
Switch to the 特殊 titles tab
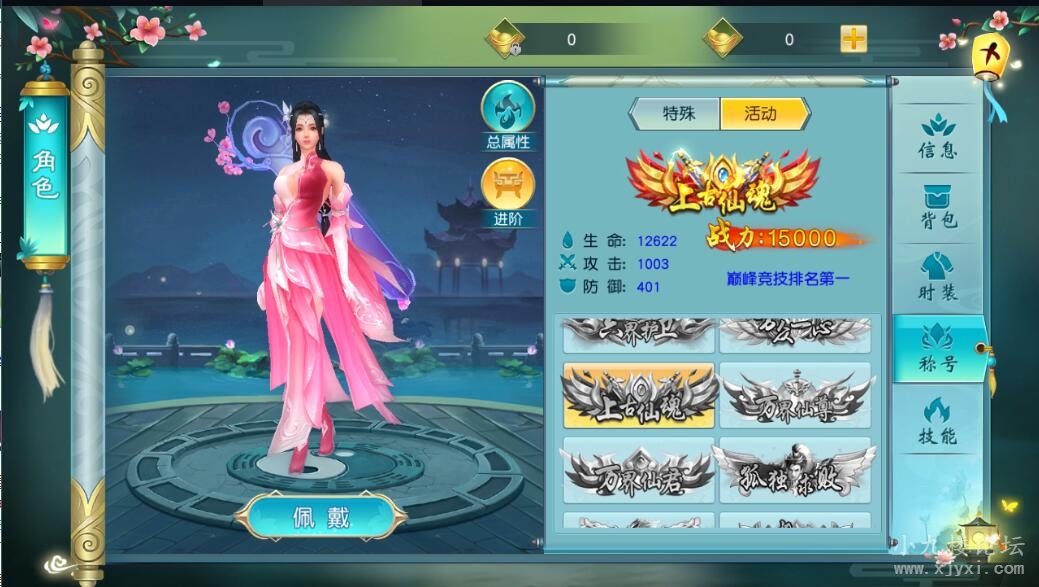678,114
